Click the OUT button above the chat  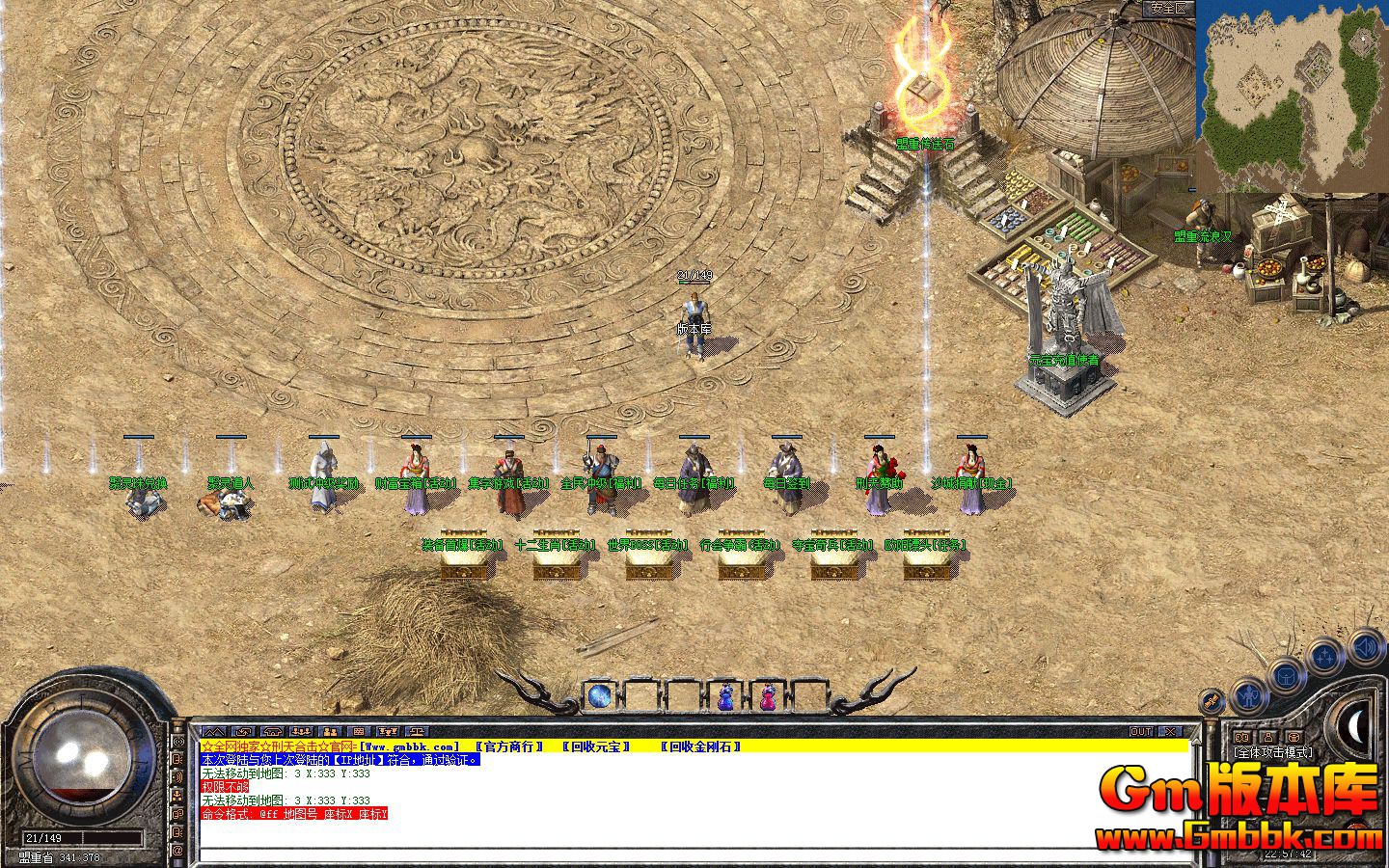coord(1140,732)
